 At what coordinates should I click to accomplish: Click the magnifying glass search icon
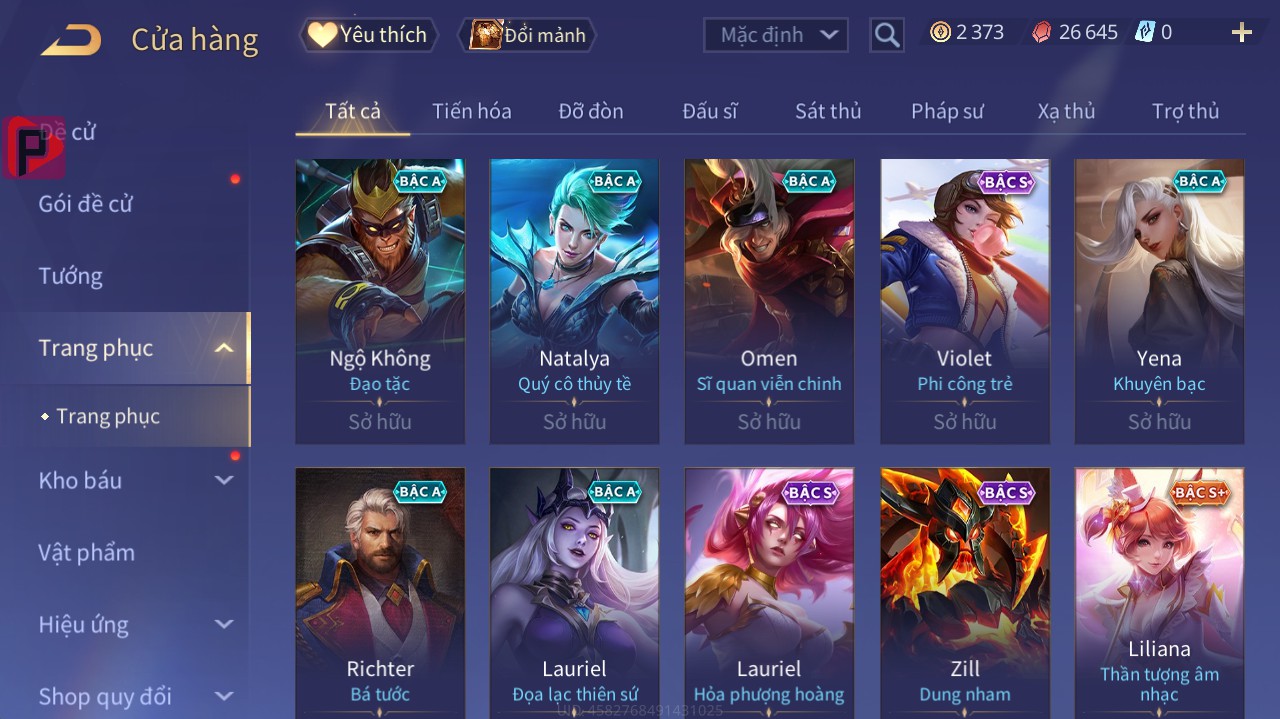tap(886, 35)
